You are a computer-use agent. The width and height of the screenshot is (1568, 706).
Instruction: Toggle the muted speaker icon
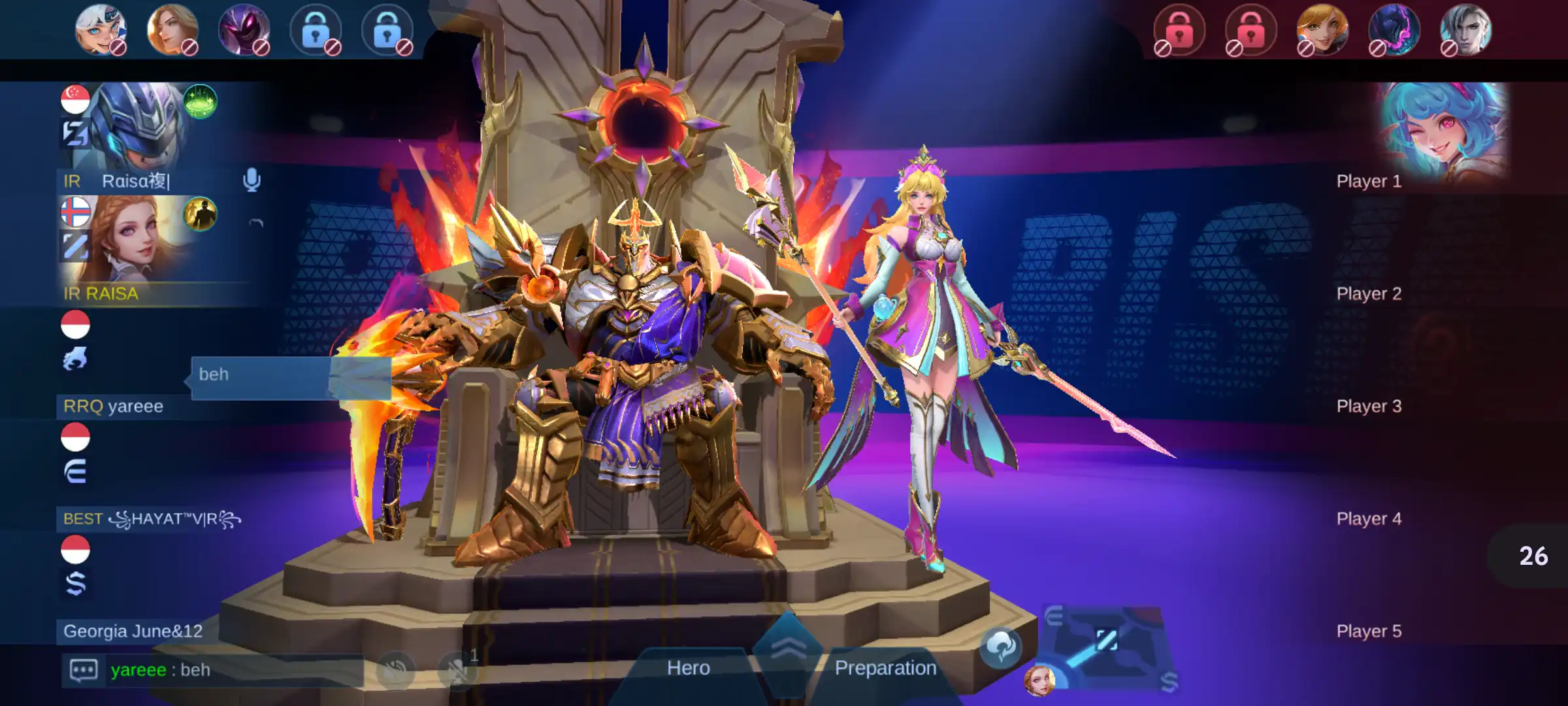point(395,670)
